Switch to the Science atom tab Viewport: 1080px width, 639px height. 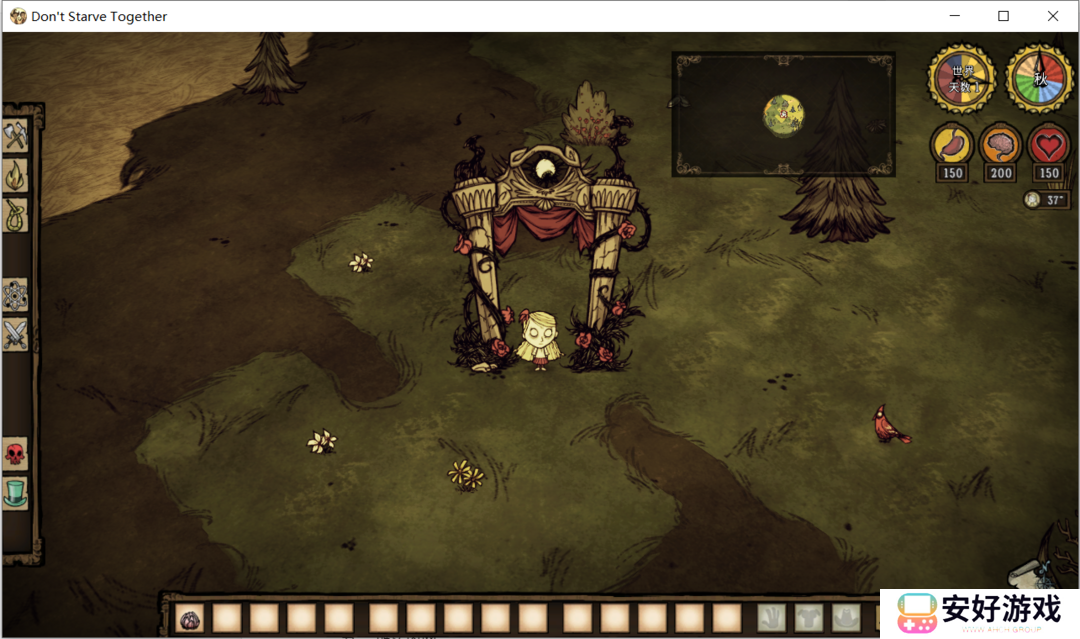[15, 295]
